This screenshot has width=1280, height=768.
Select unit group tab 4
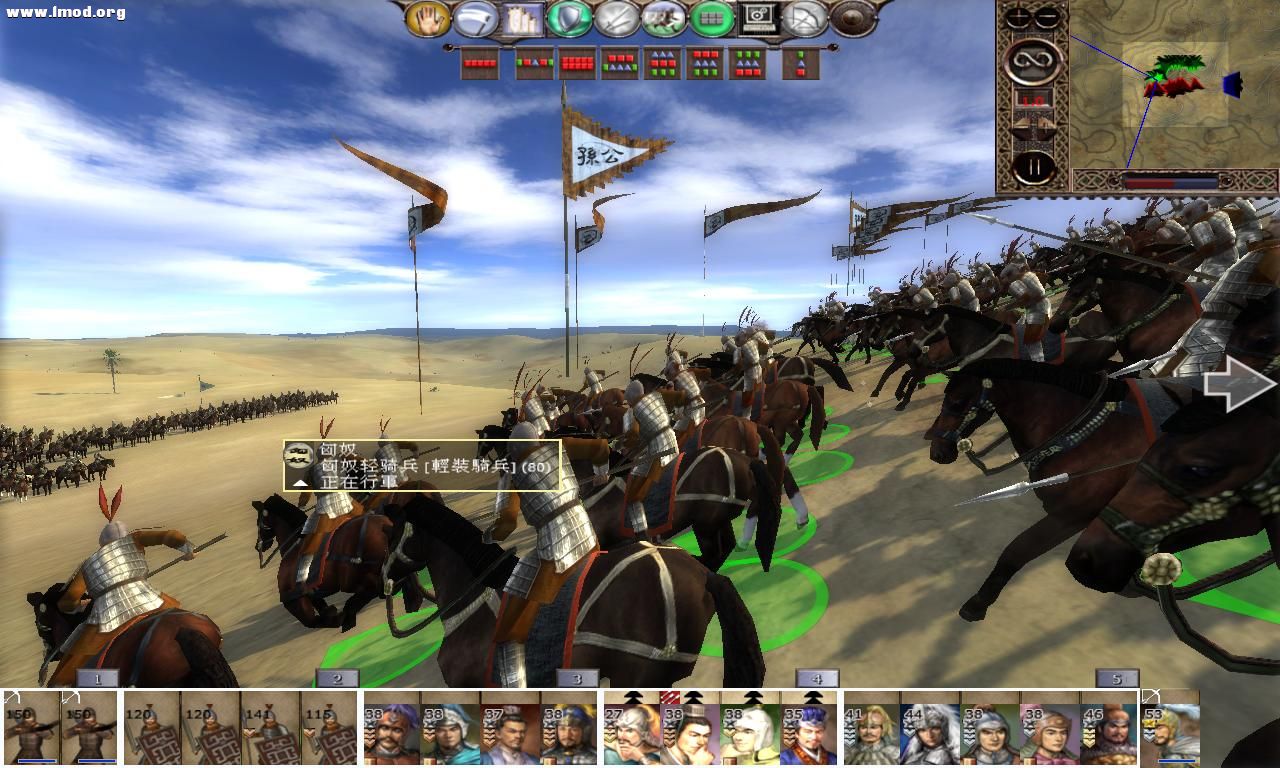tap(818, 676)
